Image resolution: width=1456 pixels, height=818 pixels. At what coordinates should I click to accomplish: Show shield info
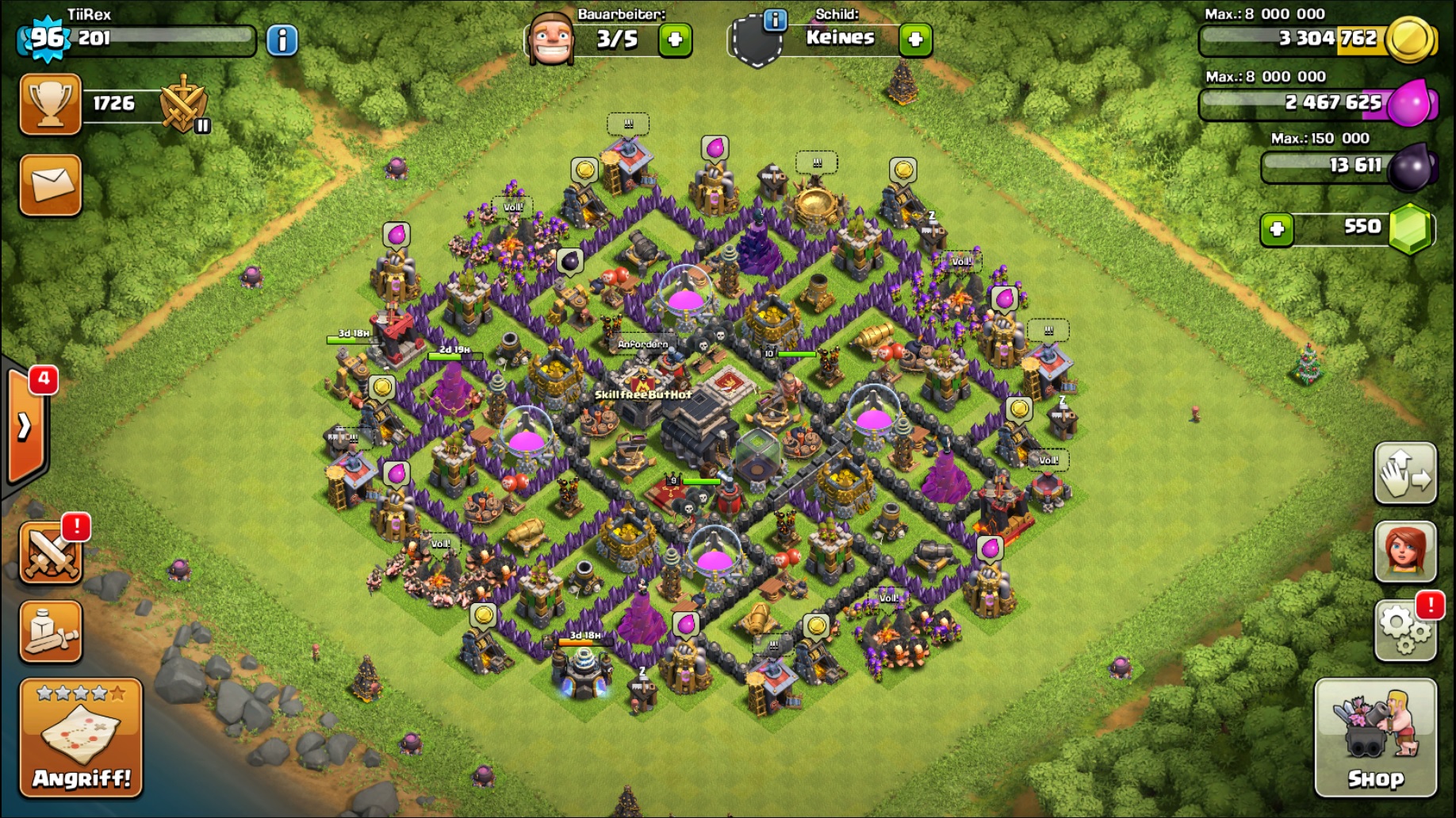(774, 20)
